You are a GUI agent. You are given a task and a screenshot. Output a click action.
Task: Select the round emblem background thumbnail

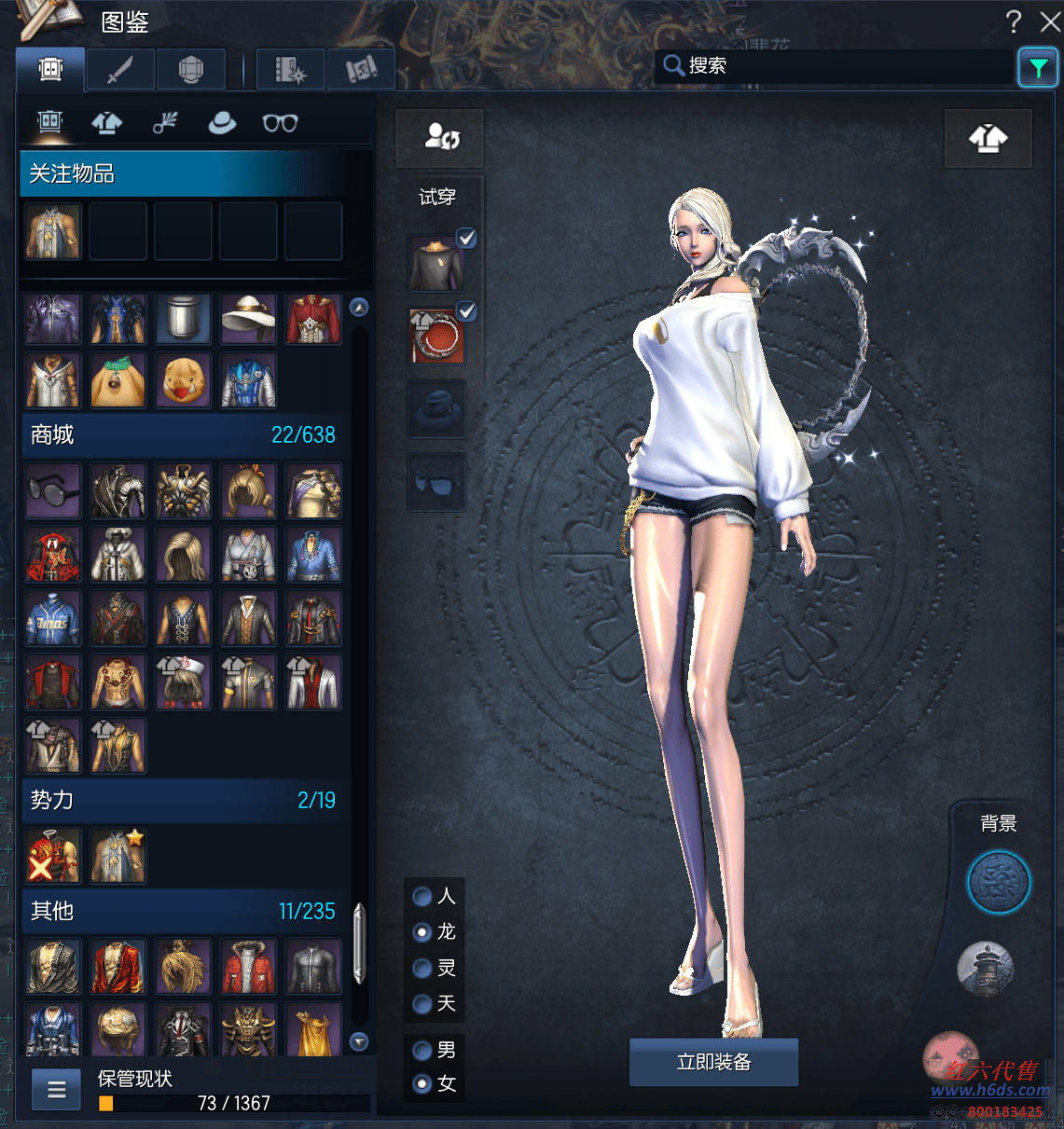[998, 881]
